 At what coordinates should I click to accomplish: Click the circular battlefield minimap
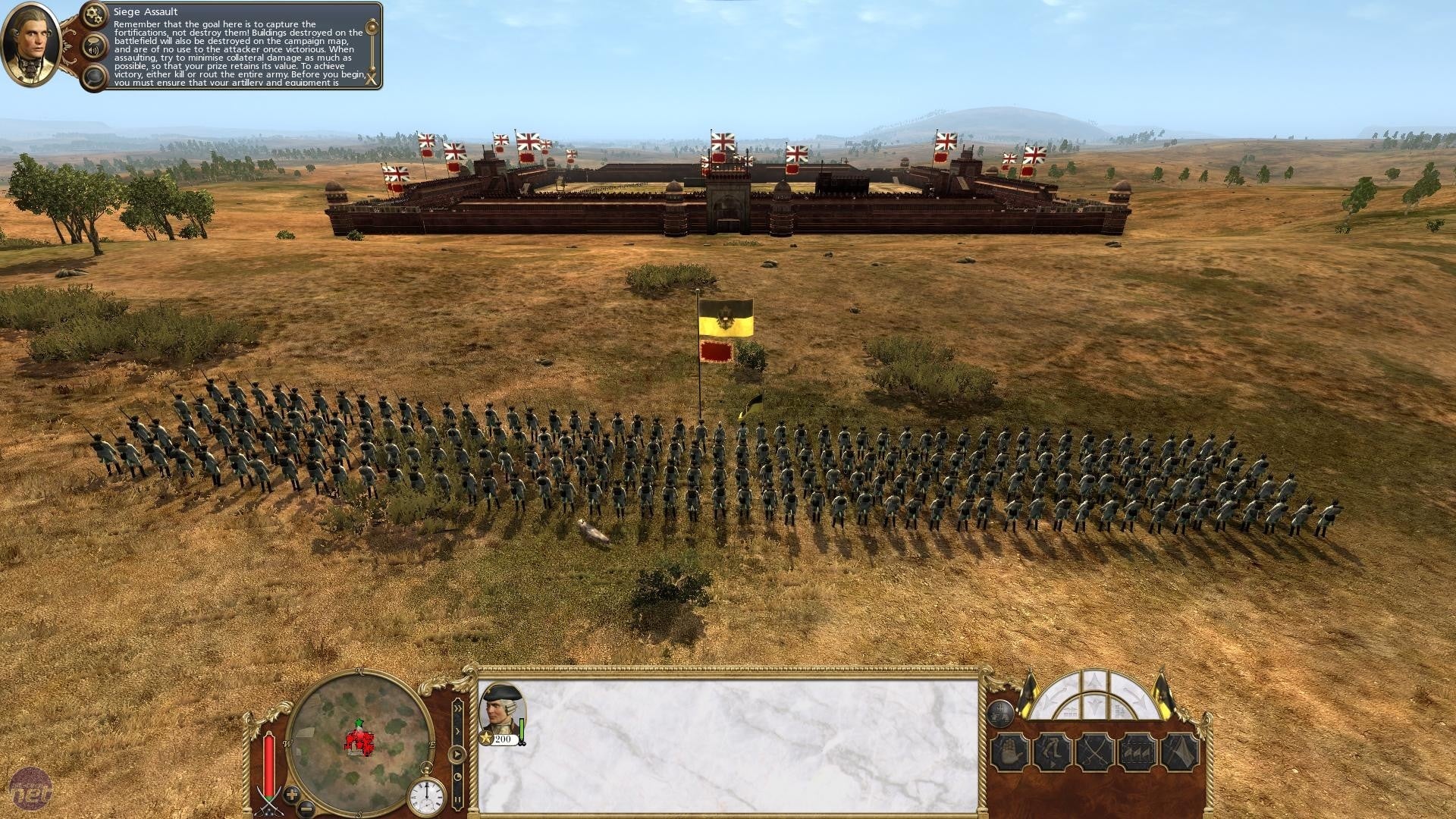point(359,742)
